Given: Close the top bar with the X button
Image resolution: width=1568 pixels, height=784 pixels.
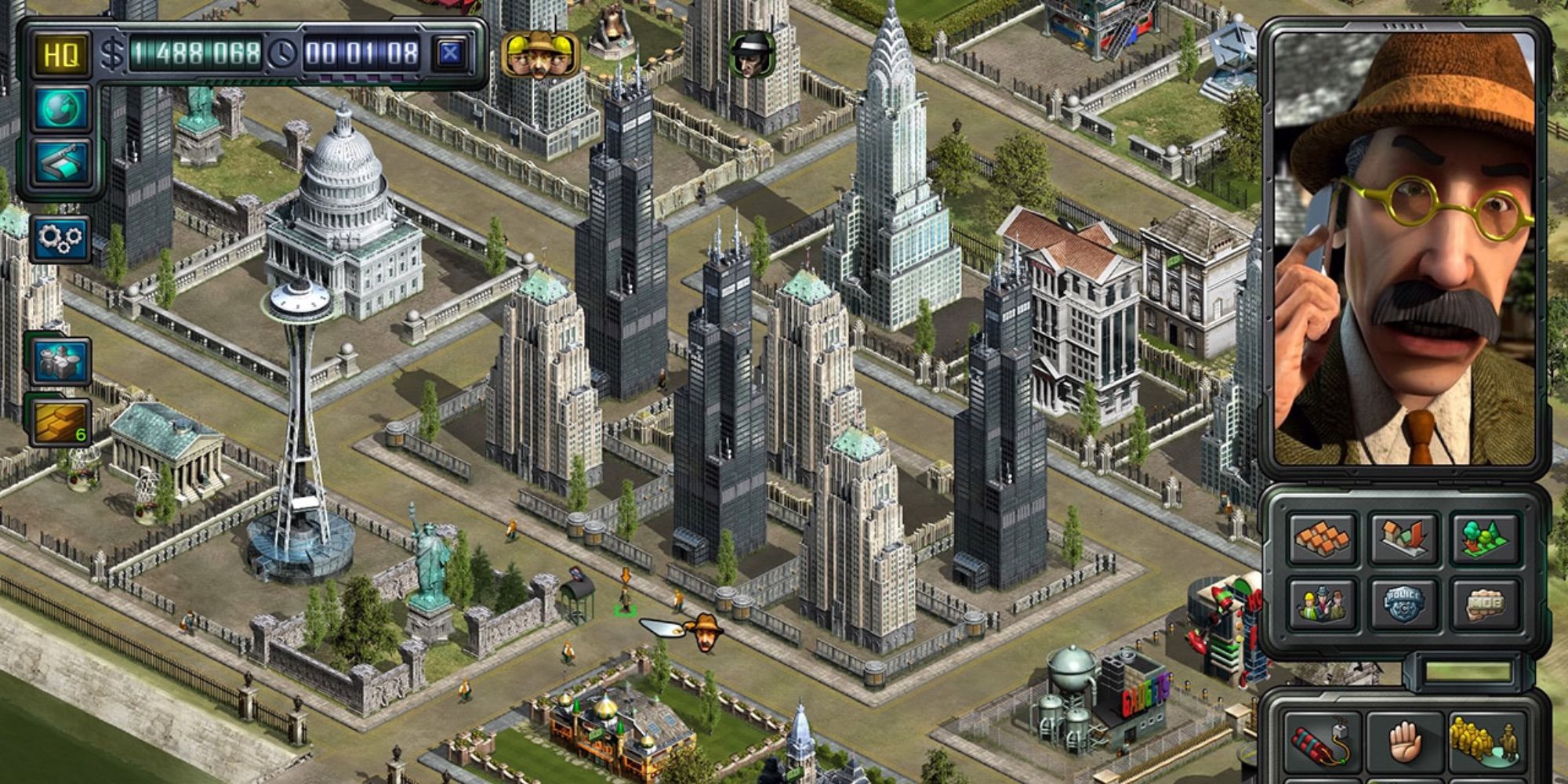Looking at the screenshot, I should pos(449,53).
